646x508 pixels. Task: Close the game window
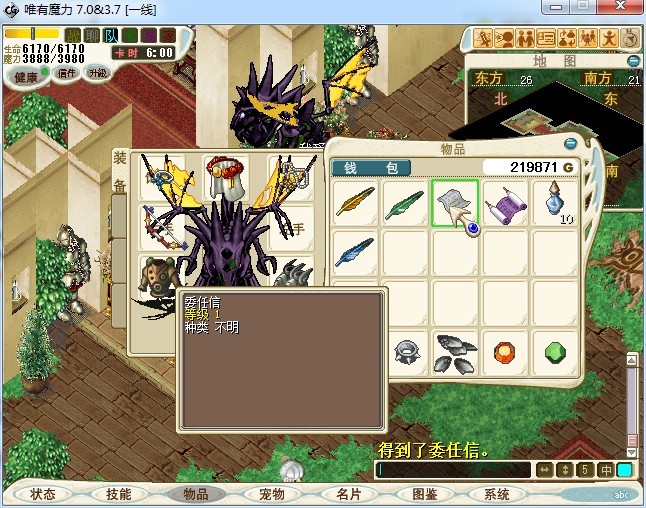(x=622, y=9)
